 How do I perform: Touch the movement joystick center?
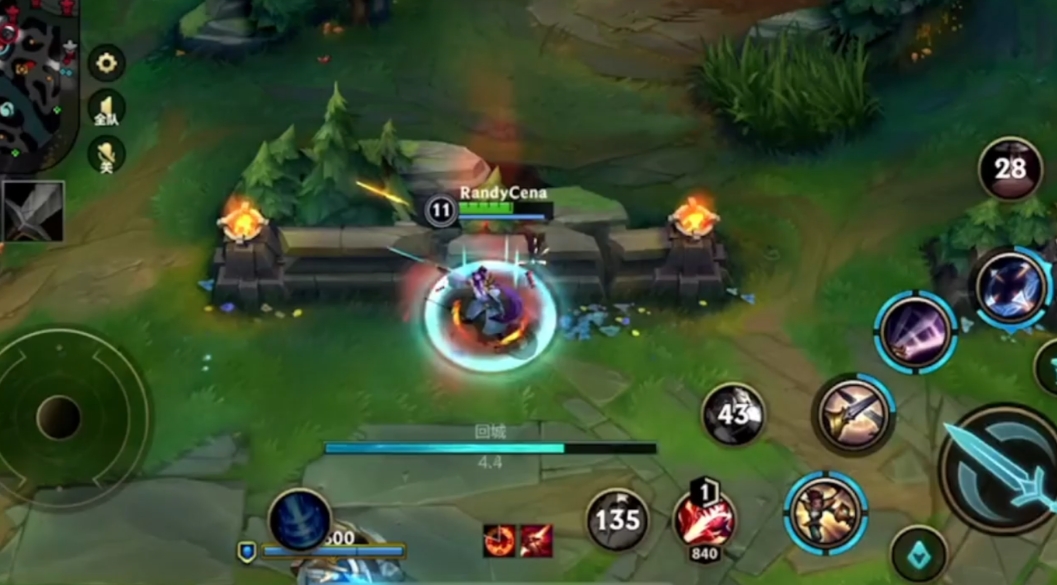(x=59, y=417)
